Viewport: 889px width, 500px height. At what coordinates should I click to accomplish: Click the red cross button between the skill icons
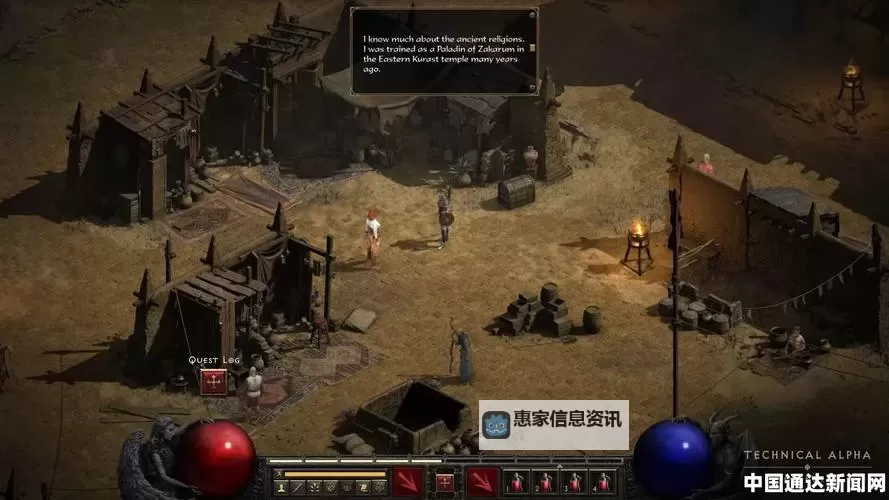(444, 482)
